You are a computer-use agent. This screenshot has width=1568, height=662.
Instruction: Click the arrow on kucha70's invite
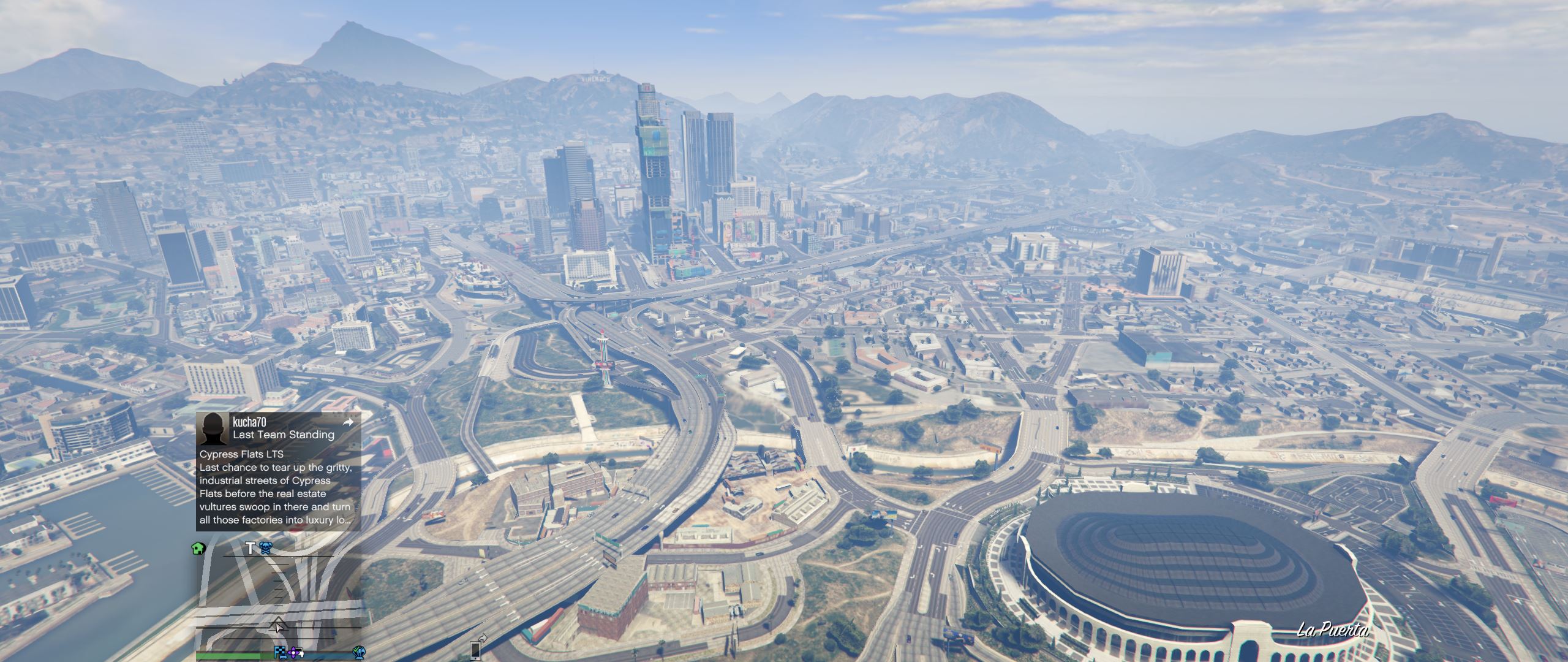click(348, 422)
